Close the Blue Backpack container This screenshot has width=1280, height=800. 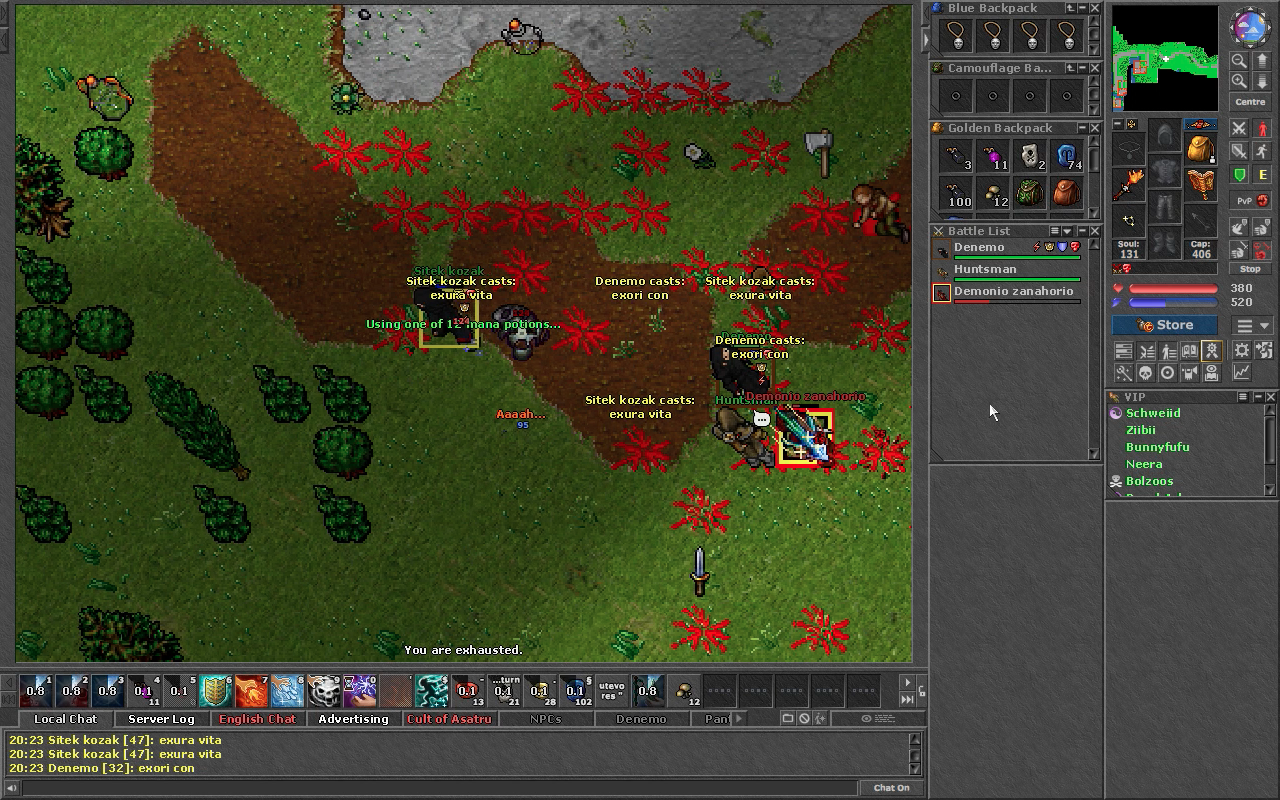(x=1095, y=8)
